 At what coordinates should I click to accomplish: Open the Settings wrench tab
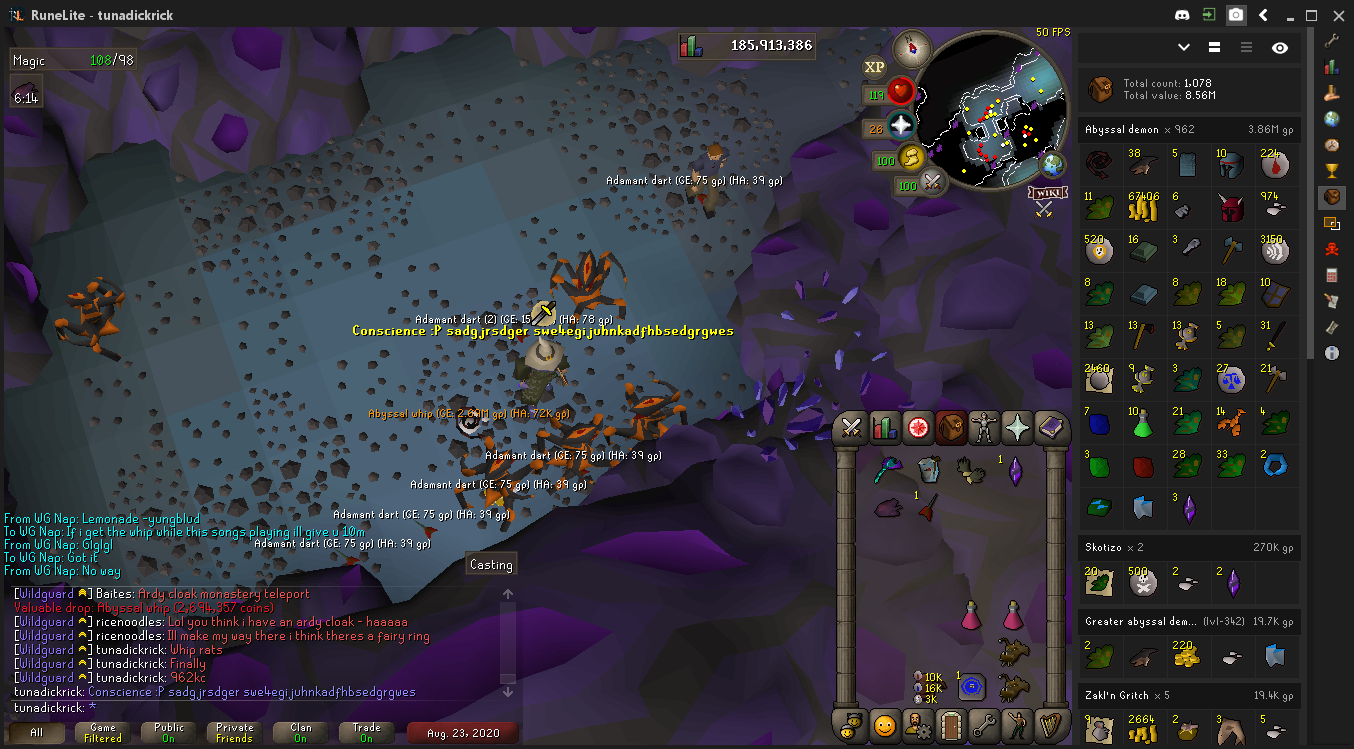pyautogui.click(x=983, y=725)
